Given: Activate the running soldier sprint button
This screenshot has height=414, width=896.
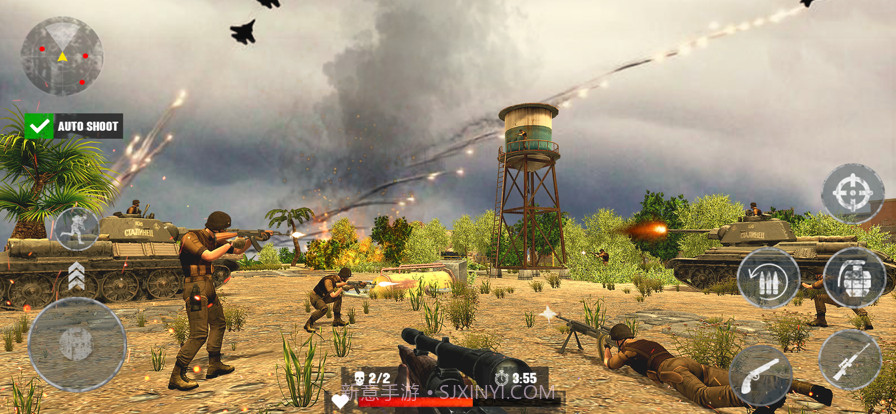Looking at the screenshot, I should coord(76,229).
